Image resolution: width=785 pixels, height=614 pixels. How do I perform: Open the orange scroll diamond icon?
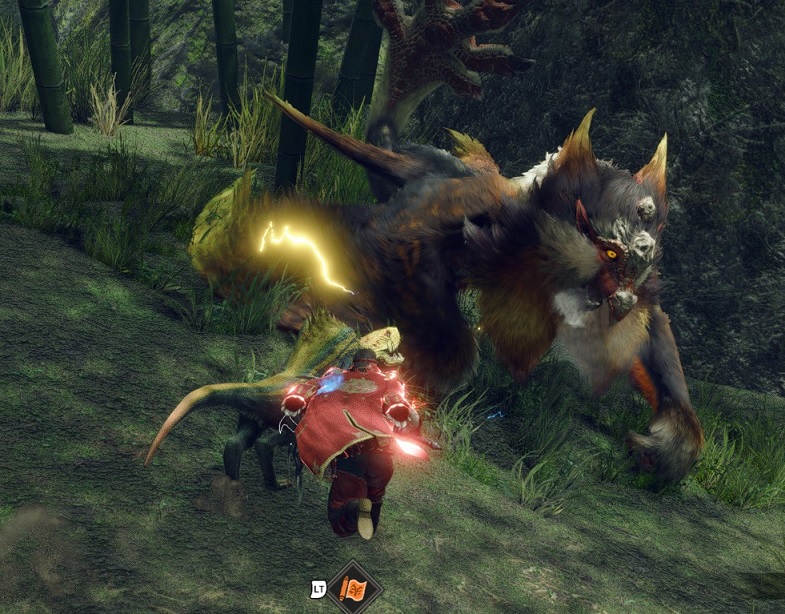(353, 589)
